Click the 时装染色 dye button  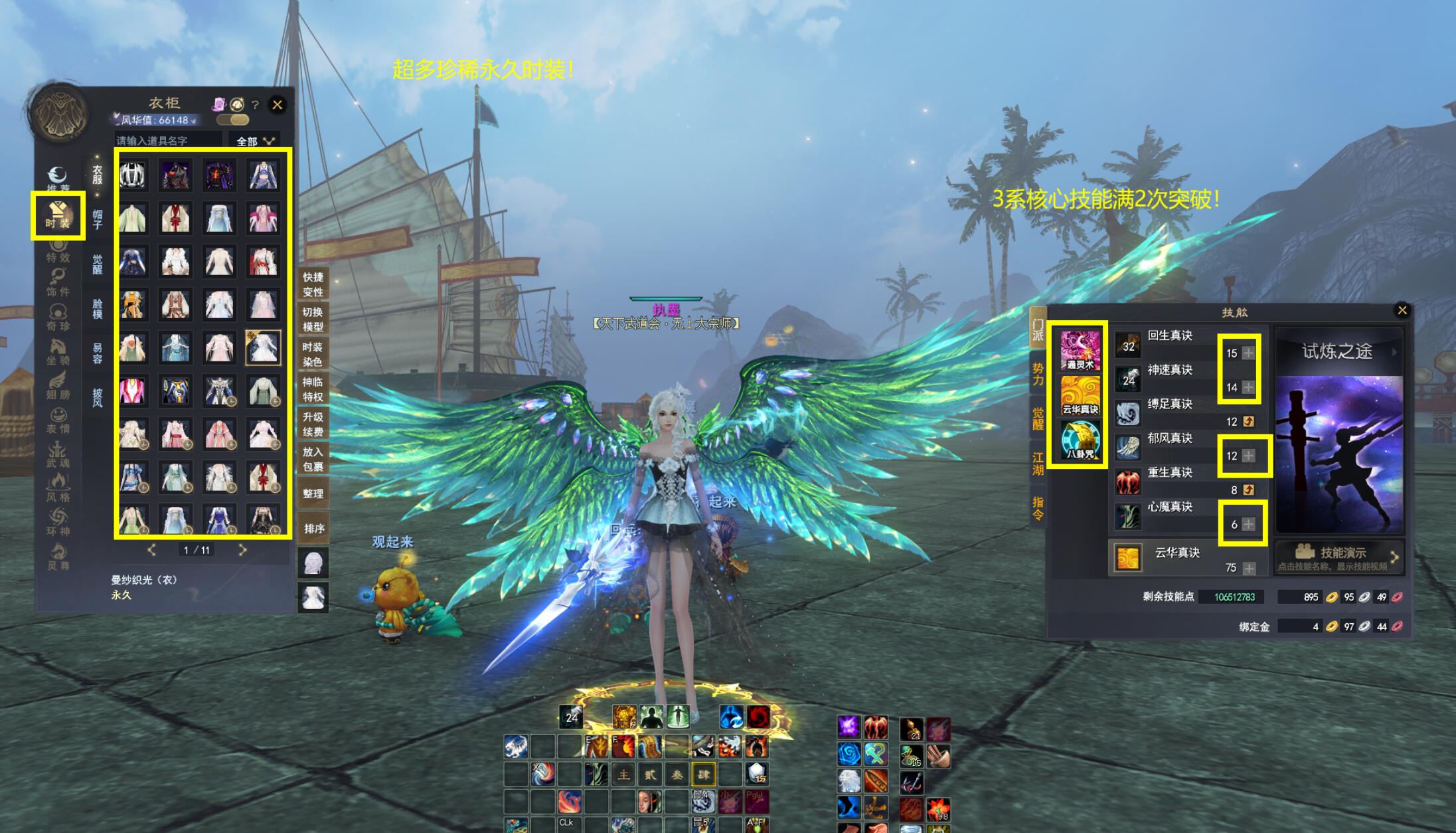(x=312, y=354)
